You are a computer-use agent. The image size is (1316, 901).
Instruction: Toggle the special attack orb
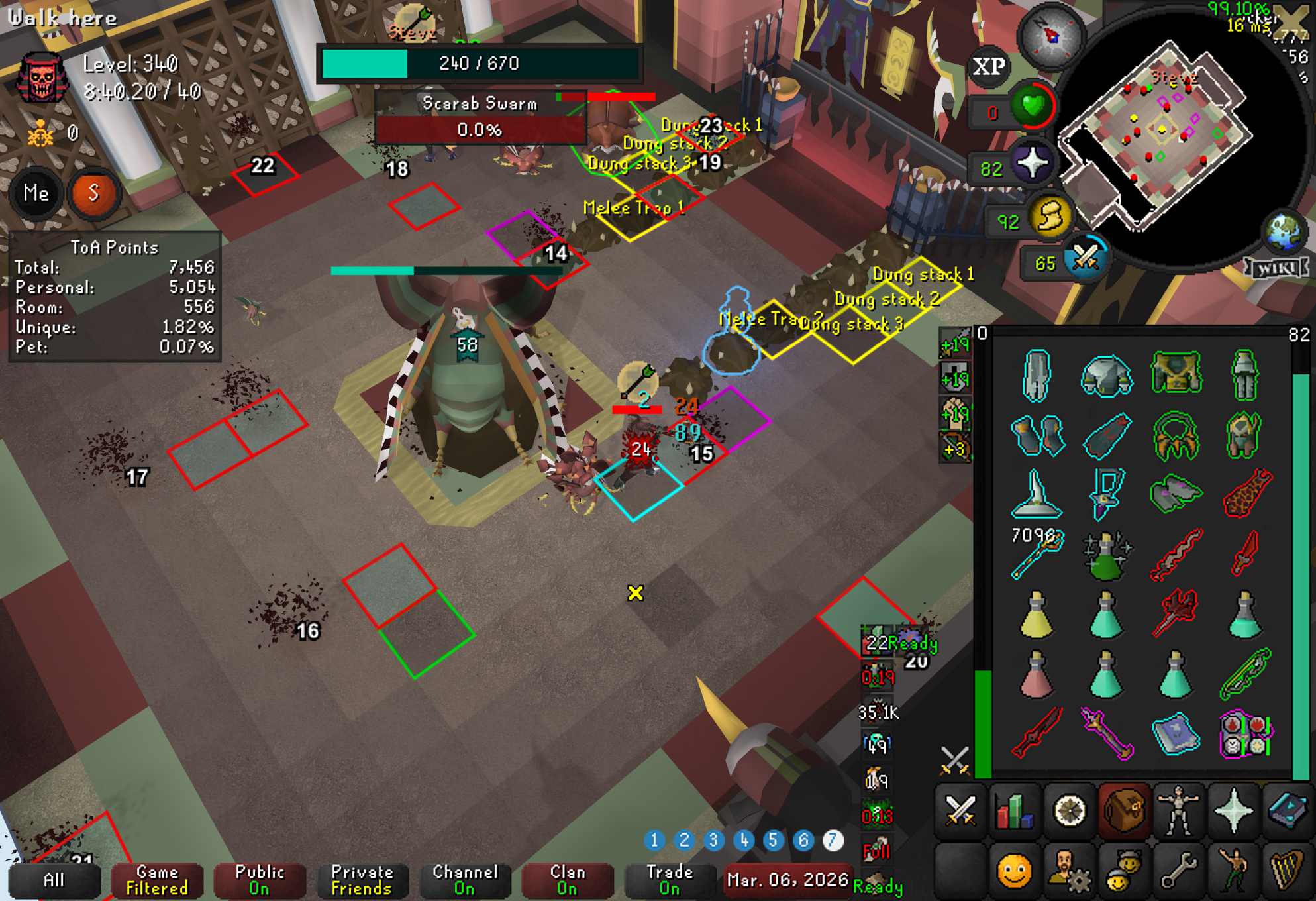[1086, 259]
